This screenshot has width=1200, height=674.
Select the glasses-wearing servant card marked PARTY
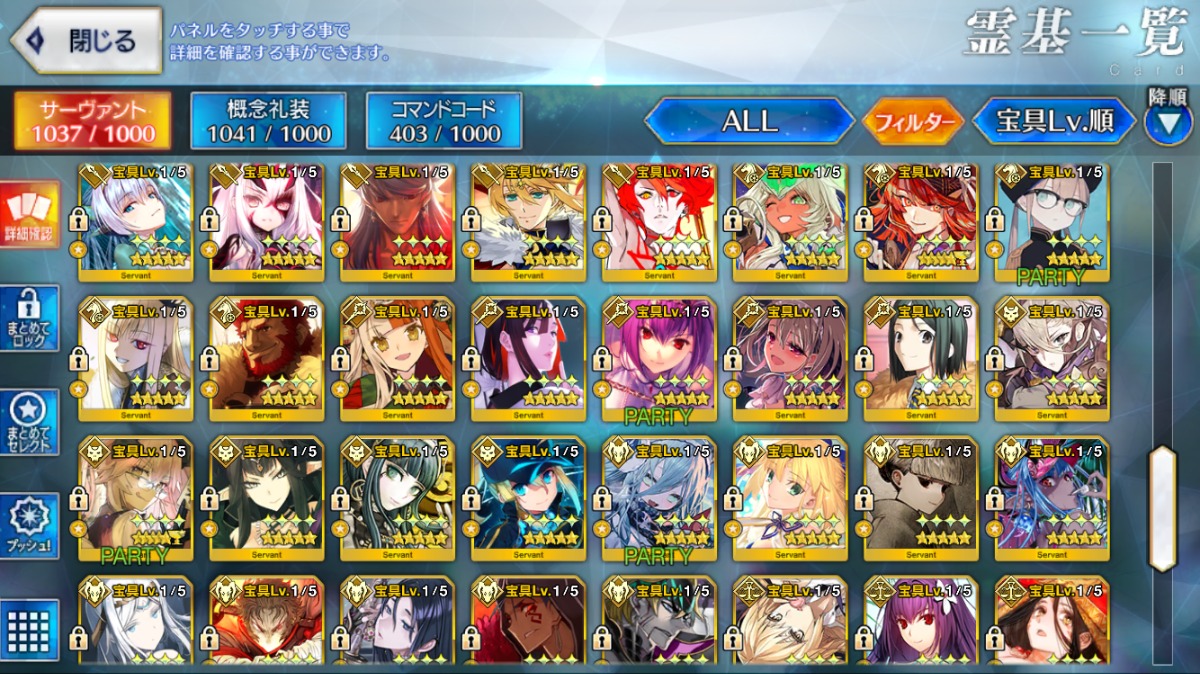tap(1051, 222)
